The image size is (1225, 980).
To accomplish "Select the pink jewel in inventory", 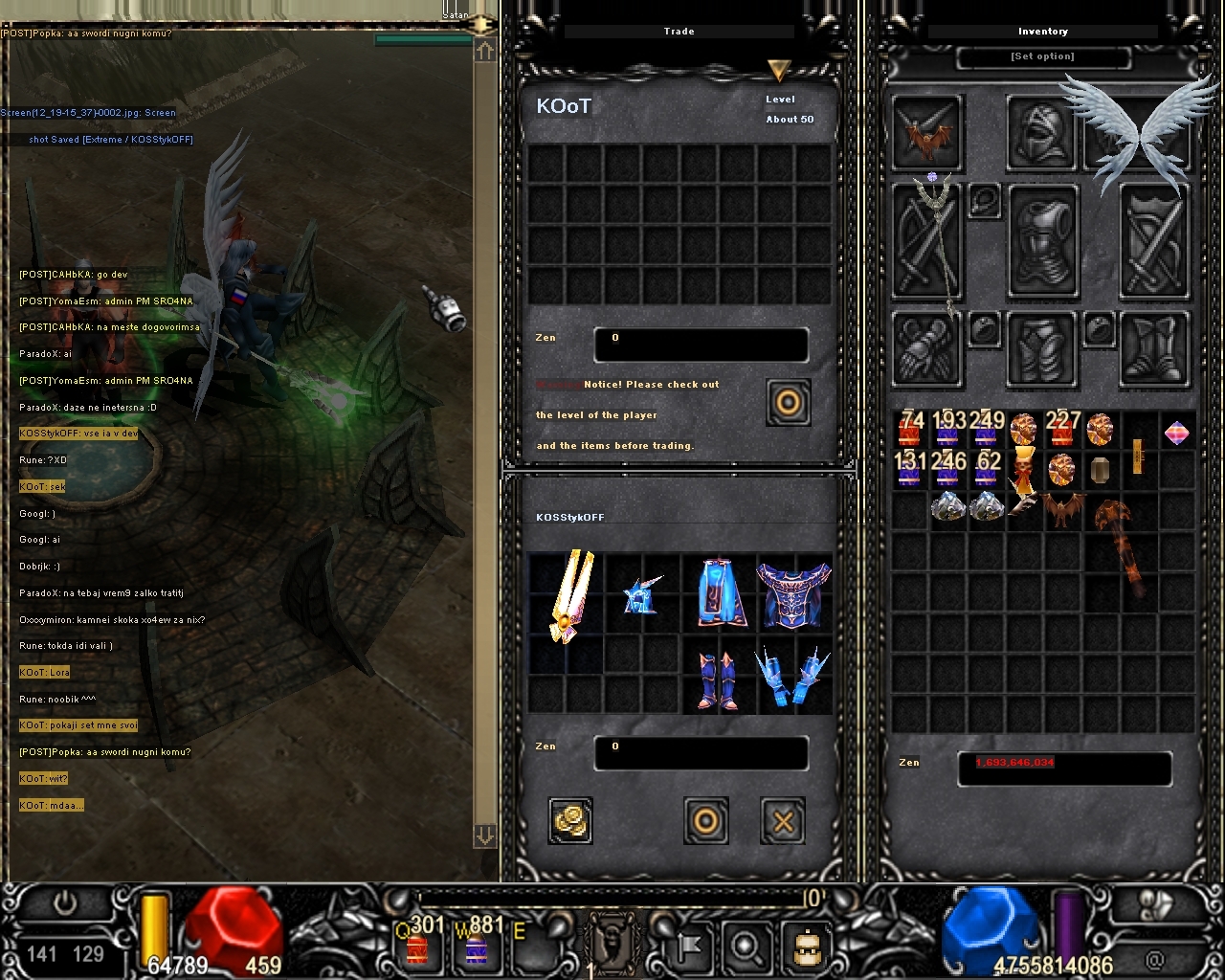I will pos(1177,434).
